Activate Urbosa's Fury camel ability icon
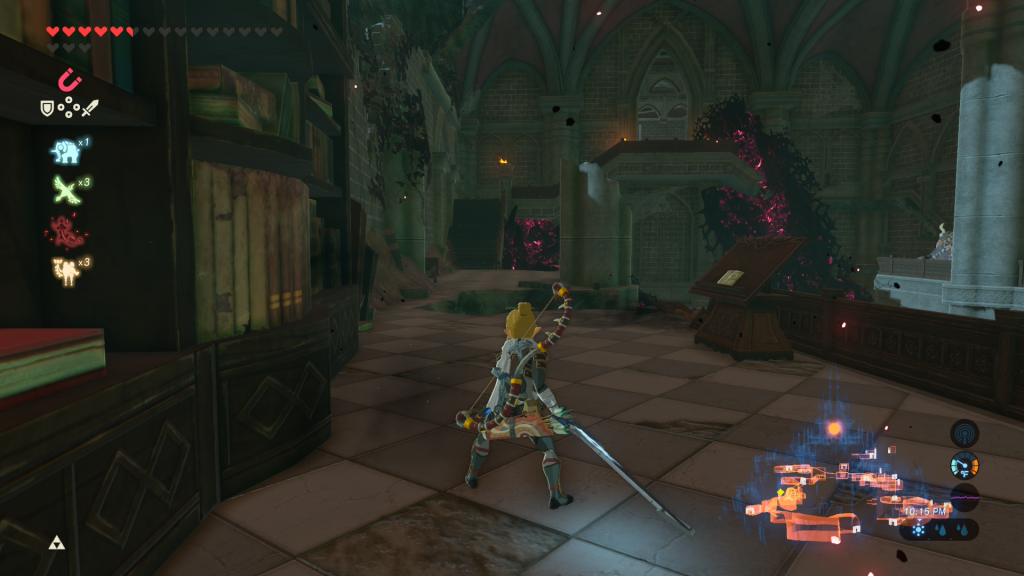Screen dimensions: 1024x576 (65, 271)
